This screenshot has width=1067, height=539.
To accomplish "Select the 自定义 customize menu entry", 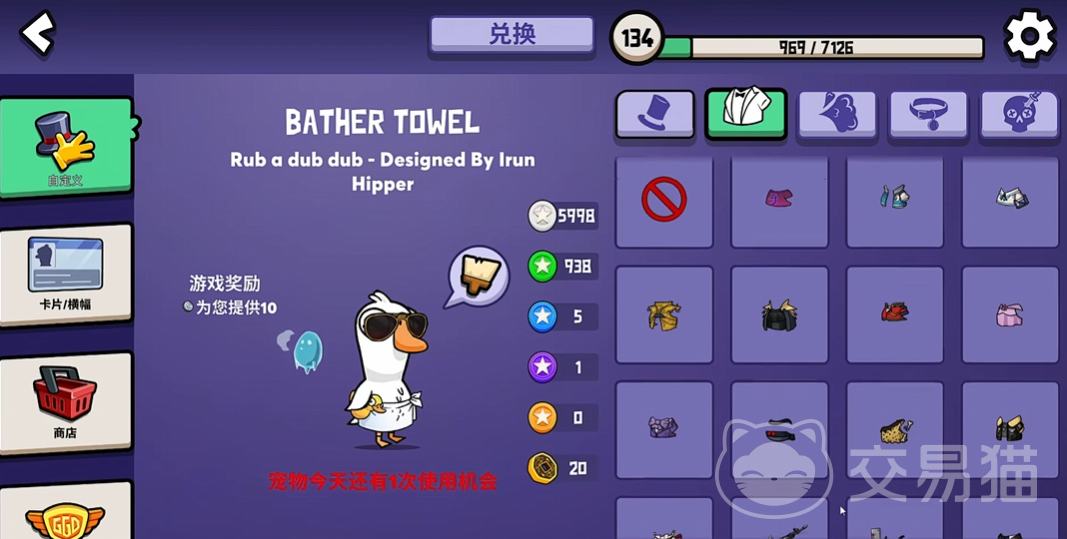I will click(65, 146).
